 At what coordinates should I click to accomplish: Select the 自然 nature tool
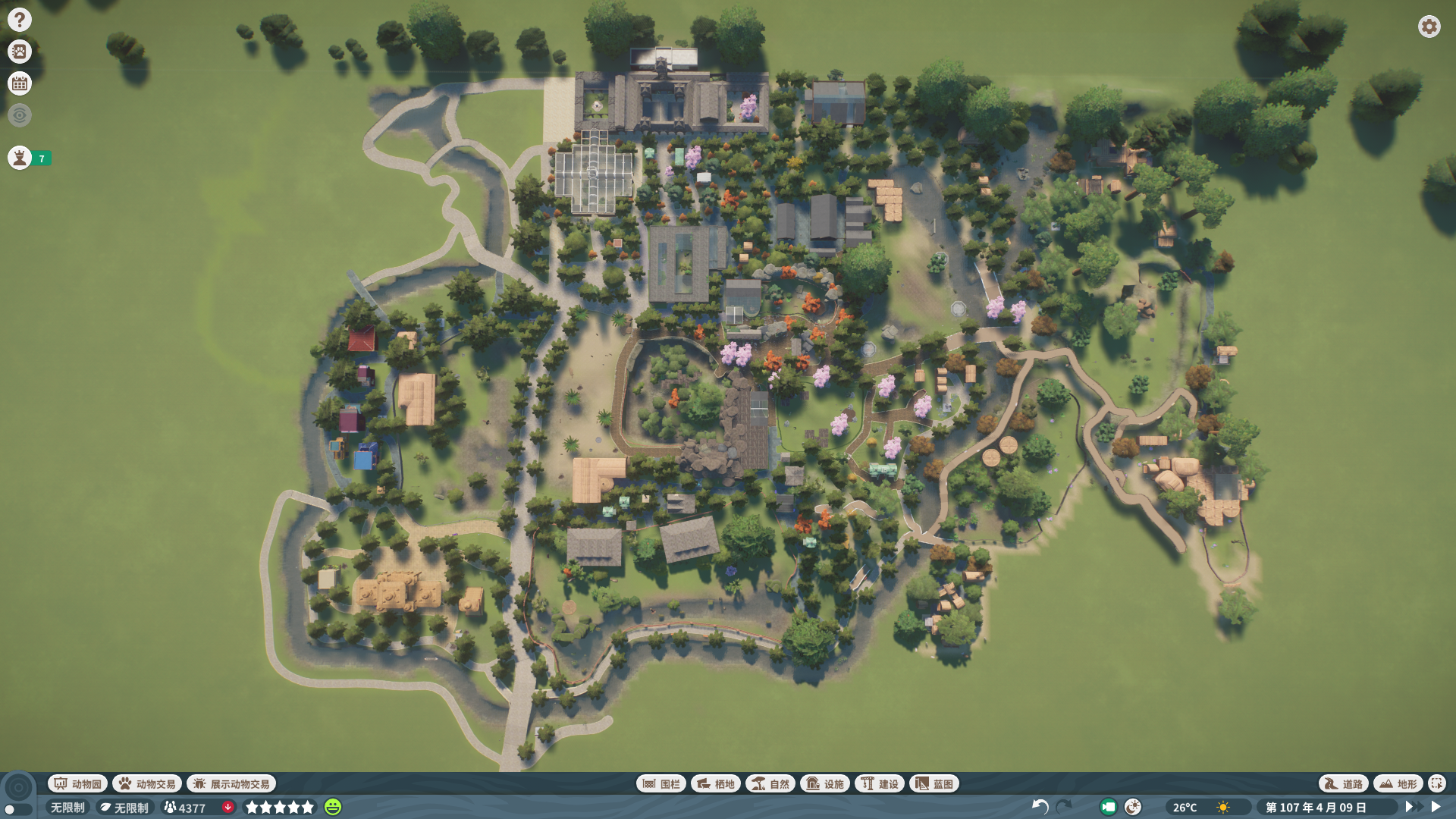point(770,783)
